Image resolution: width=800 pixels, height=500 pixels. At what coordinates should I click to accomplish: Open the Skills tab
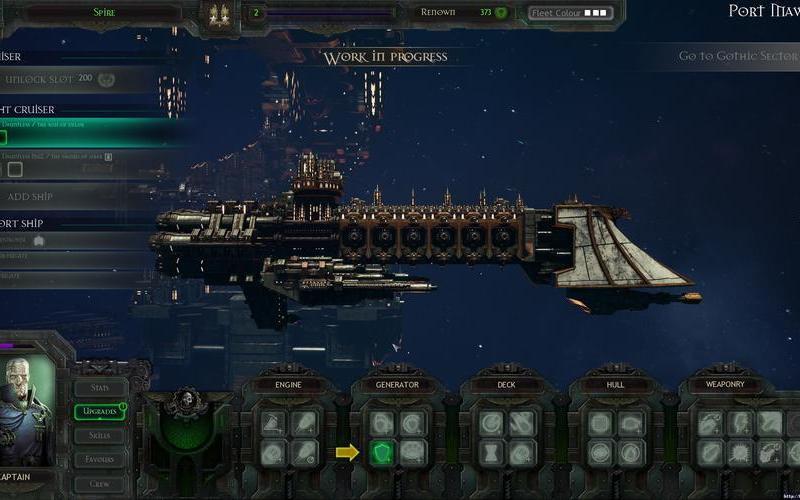click(101, 436)
